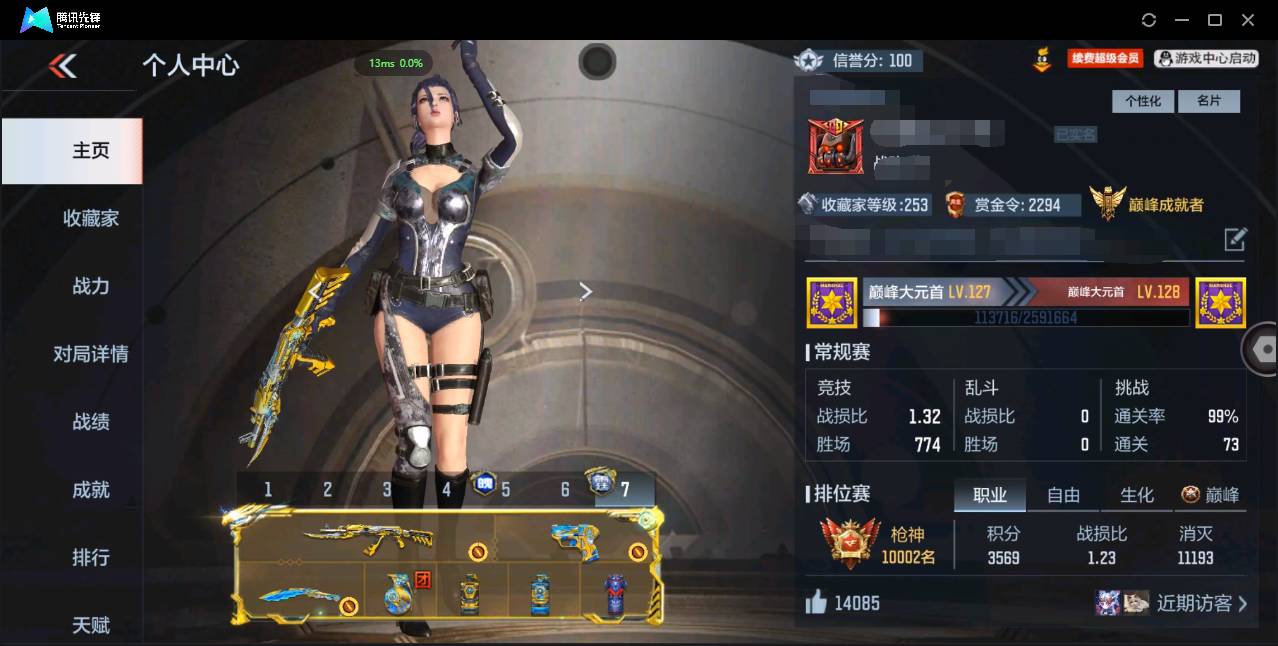Go back with the double-arrow button
The image size is (1278, 646).
[x=62, y=66]
